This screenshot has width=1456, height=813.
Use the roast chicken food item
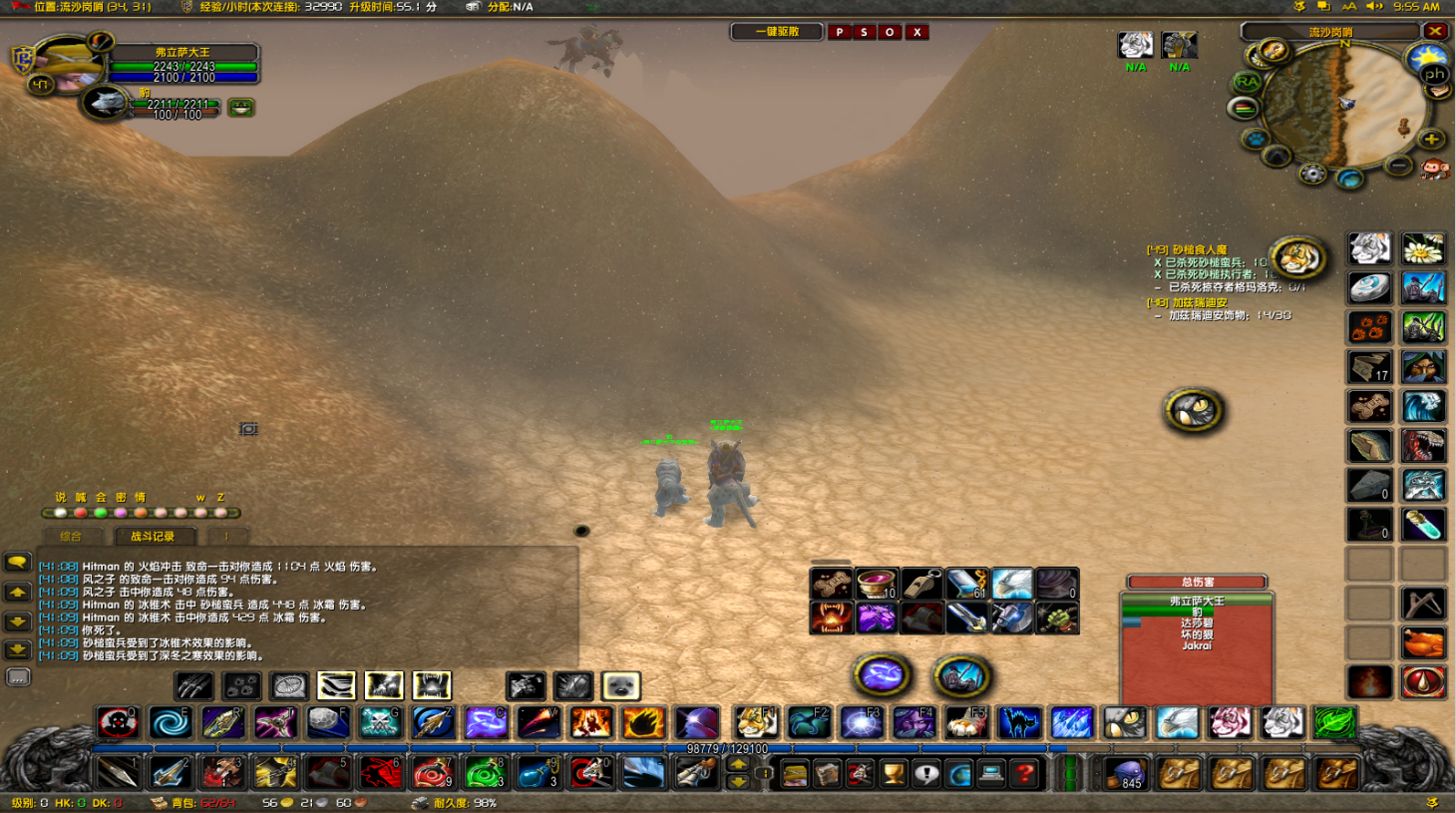point(1423,643)
